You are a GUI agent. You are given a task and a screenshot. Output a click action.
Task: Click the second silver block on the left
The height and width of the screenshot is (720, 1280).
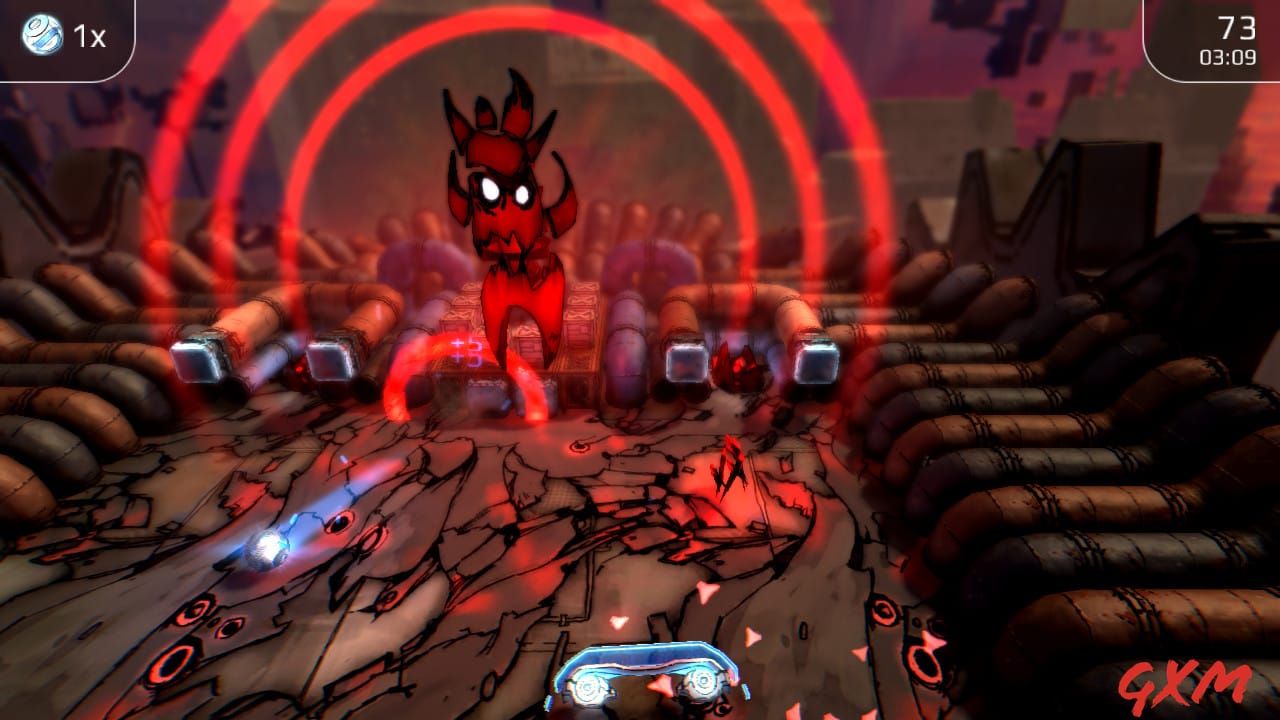coord(330,355)
